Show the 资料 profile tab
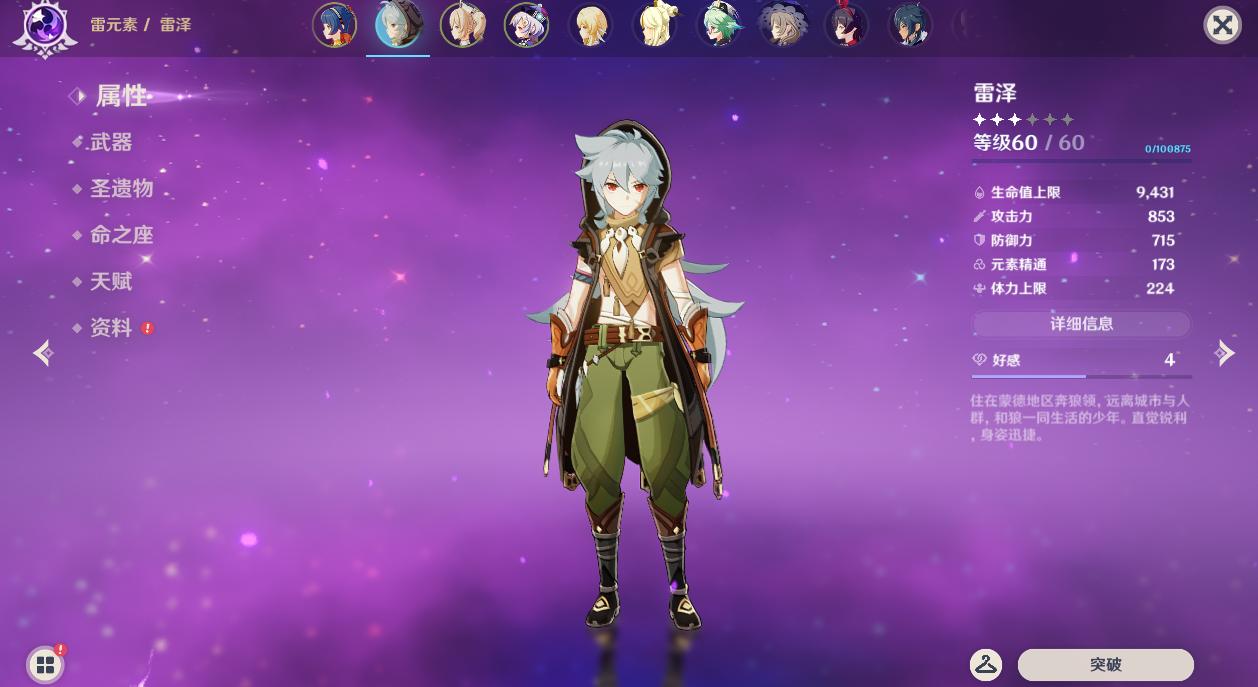 [x=111, y=328]
